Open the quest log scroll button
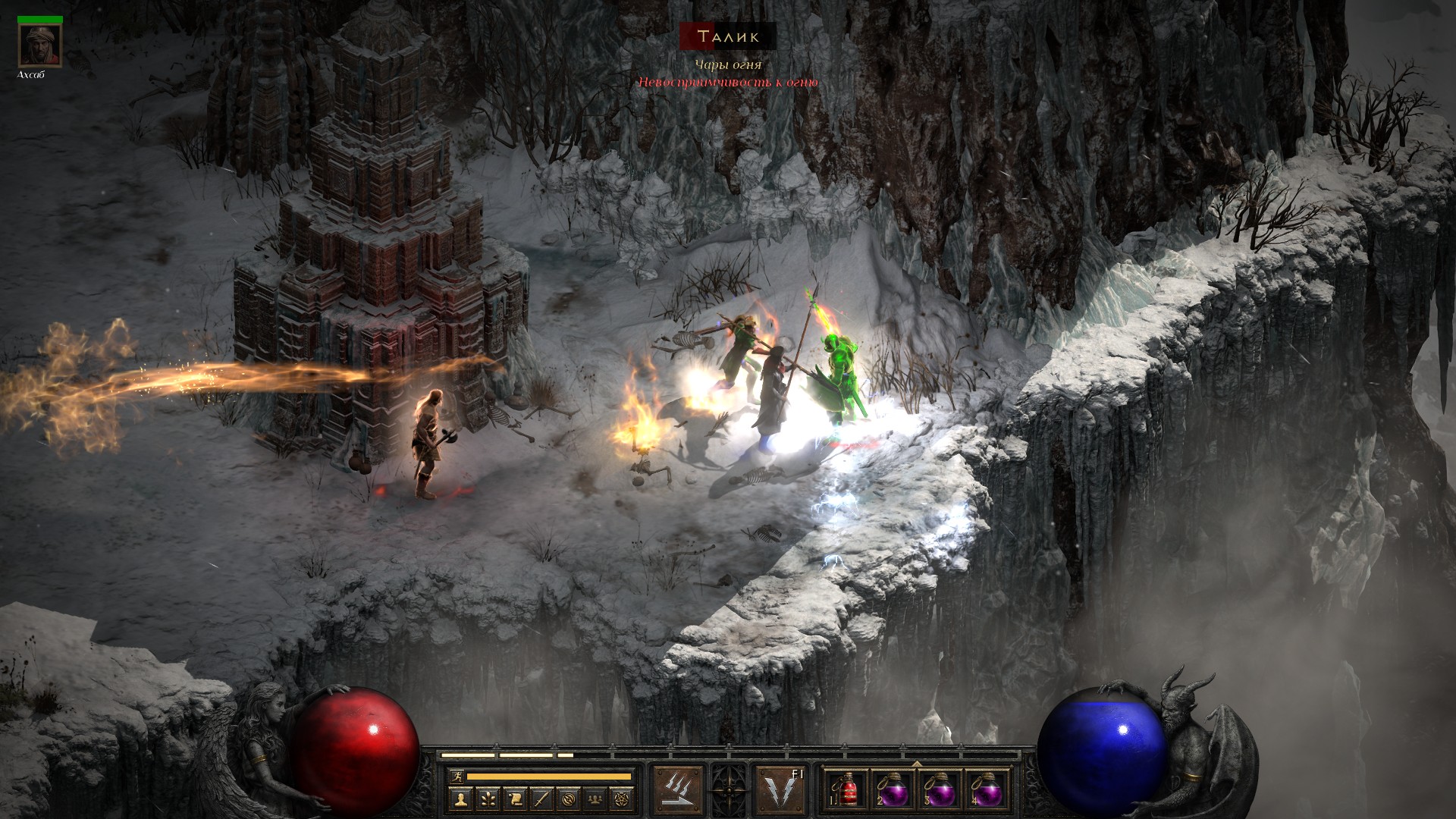Image resolution: width=1456 pixels, height=819 pixels. (515, 798)
